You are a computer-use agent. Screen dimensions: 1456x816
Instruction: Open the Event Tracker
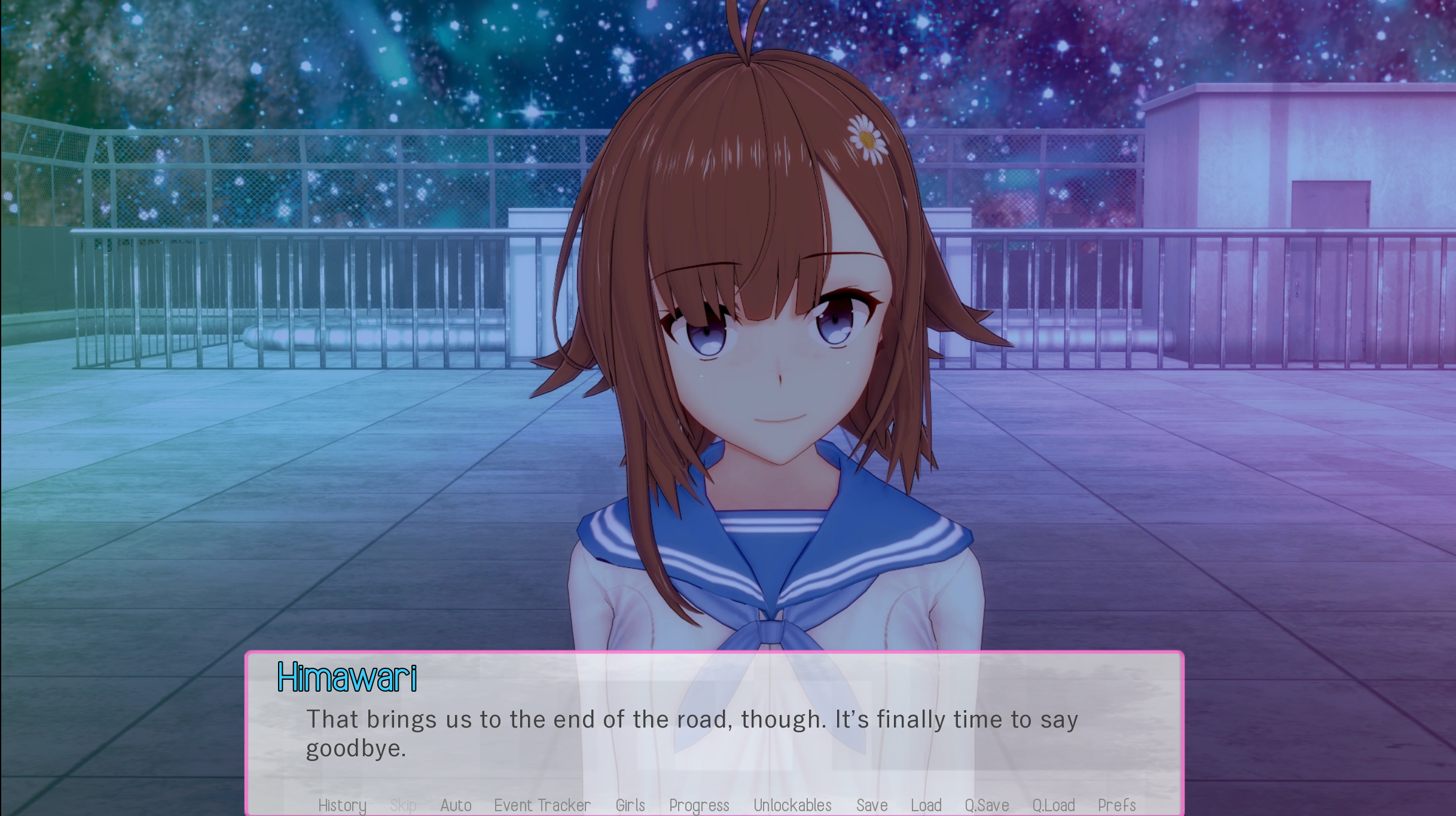[542, 805]
